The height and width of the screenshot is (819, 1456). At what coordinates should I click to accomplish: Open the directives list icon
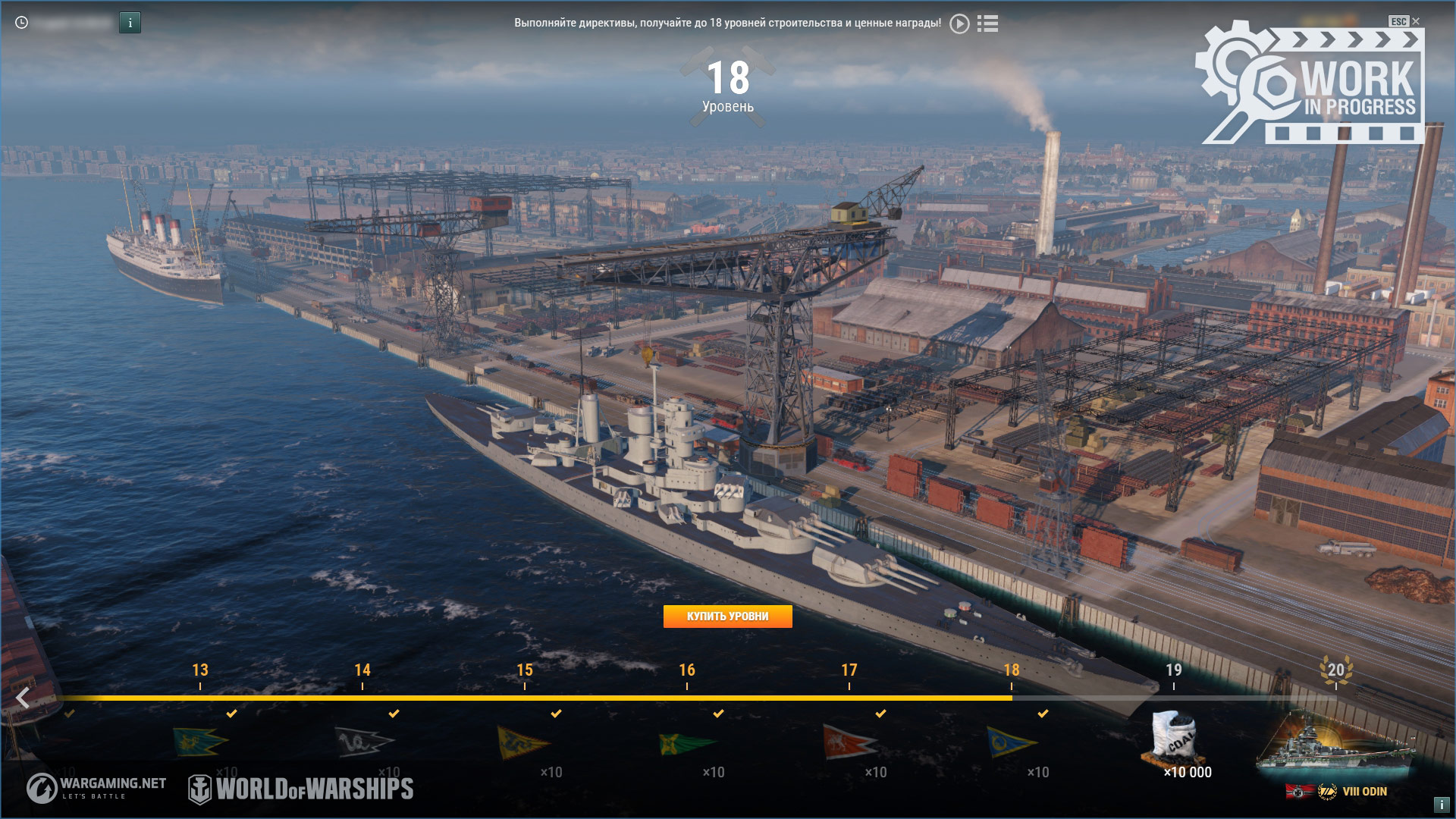[987, 24]
